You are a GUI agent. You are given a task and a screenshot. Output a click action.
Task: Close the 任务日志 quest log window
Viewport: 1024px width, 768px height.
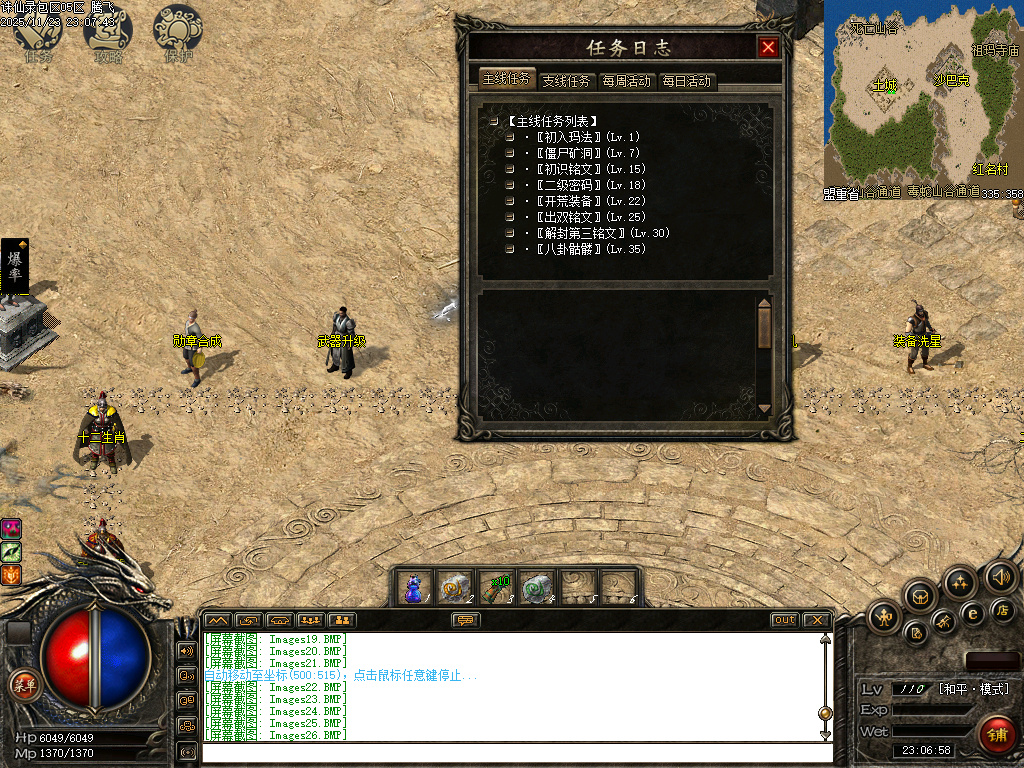click(768, 47)
